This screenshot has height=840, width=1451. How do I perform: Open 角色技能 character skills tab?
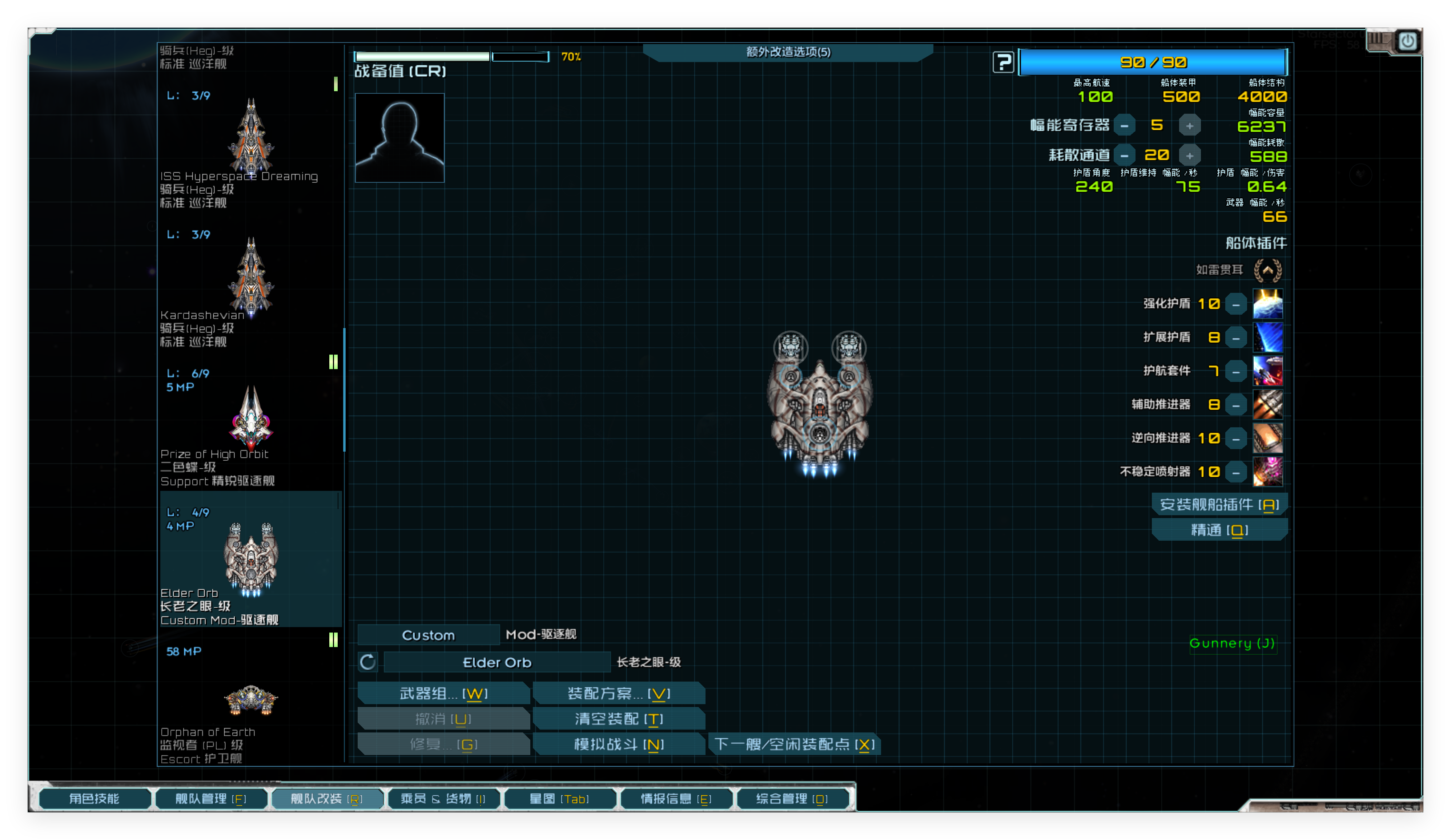tap(95, 799)
